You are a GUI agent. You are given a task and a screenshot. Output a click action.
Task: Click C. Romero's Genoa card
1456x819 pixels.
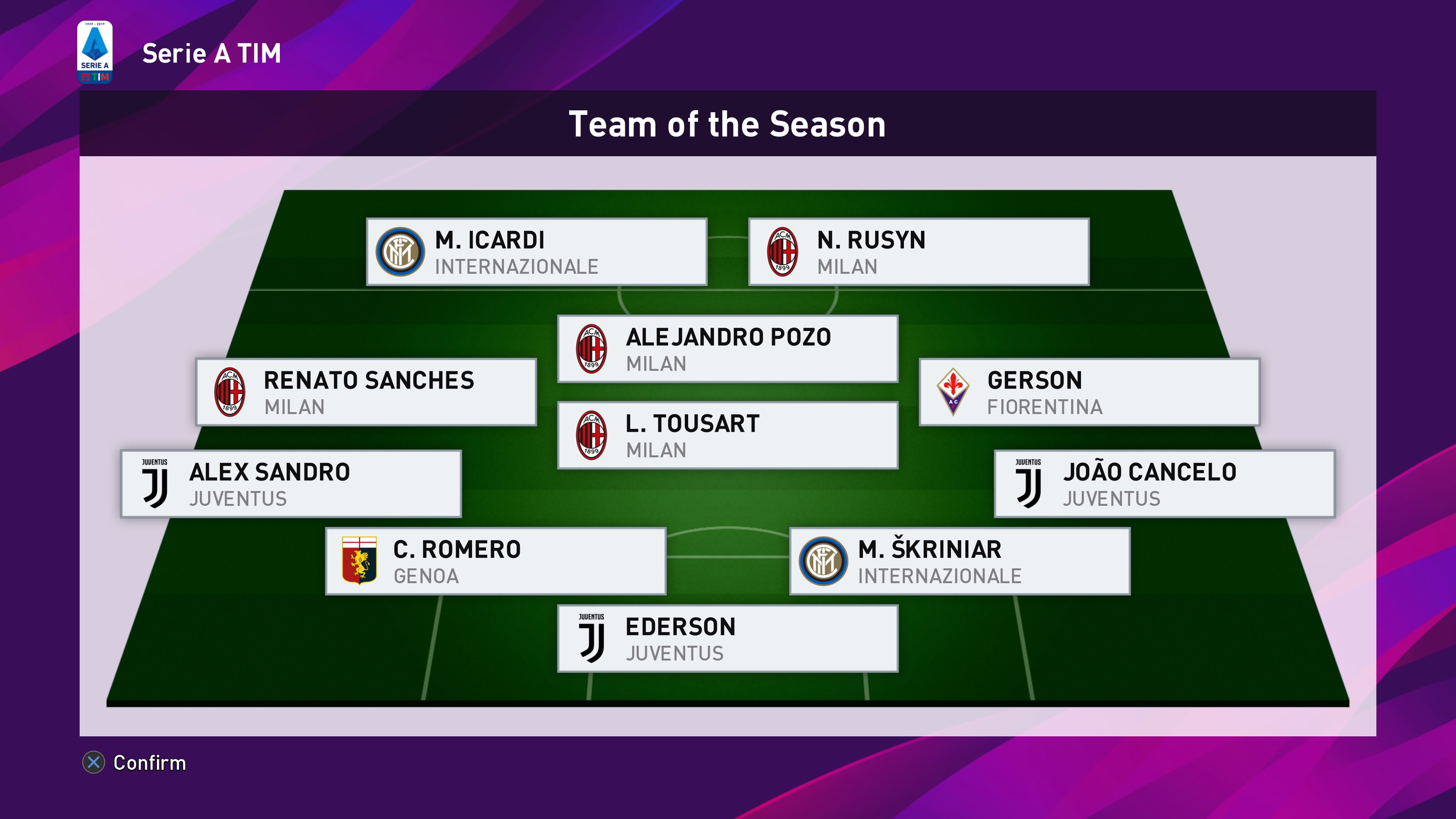tap(496, 561)
